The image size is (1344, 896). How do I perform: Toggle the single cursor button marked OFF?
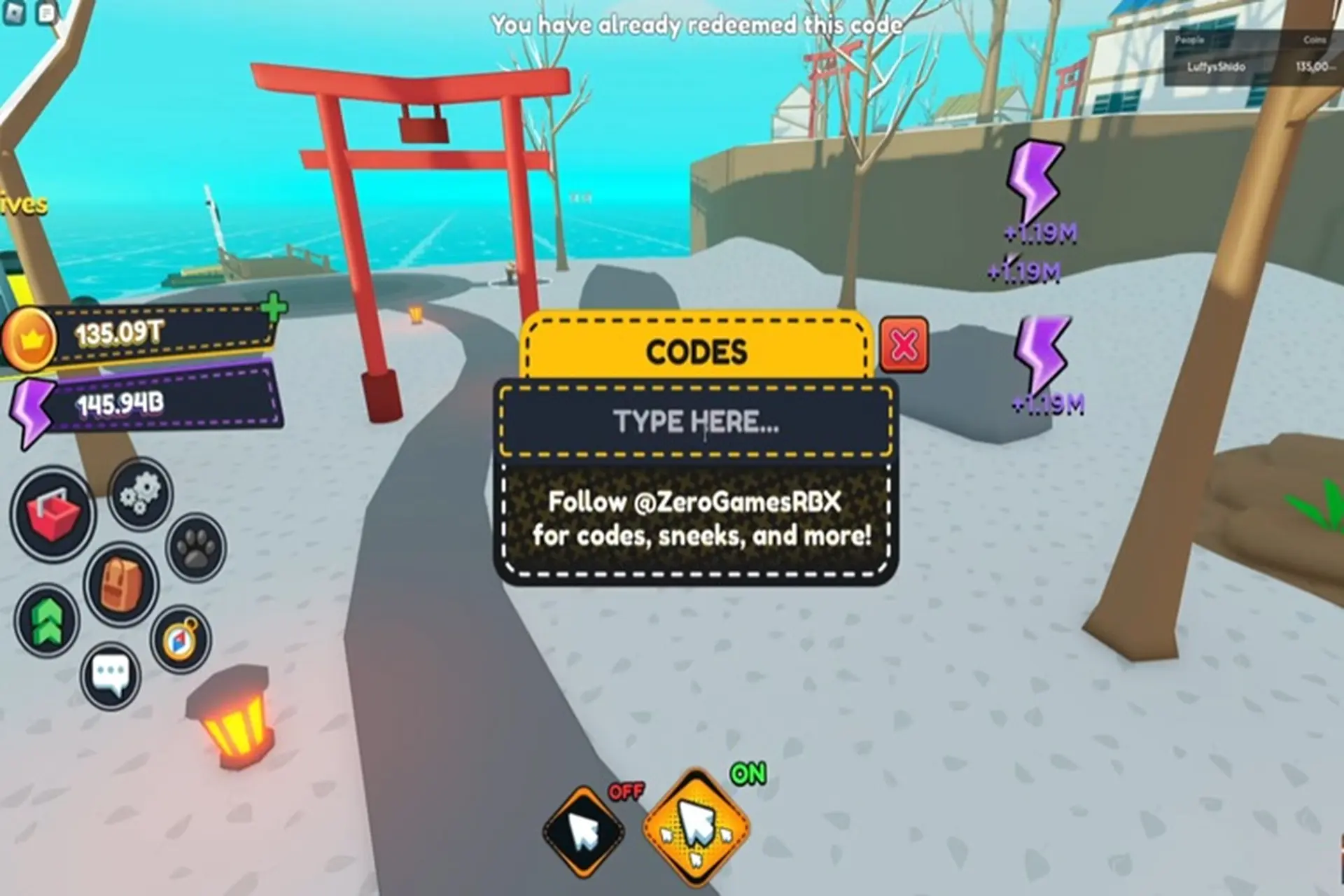584,831
